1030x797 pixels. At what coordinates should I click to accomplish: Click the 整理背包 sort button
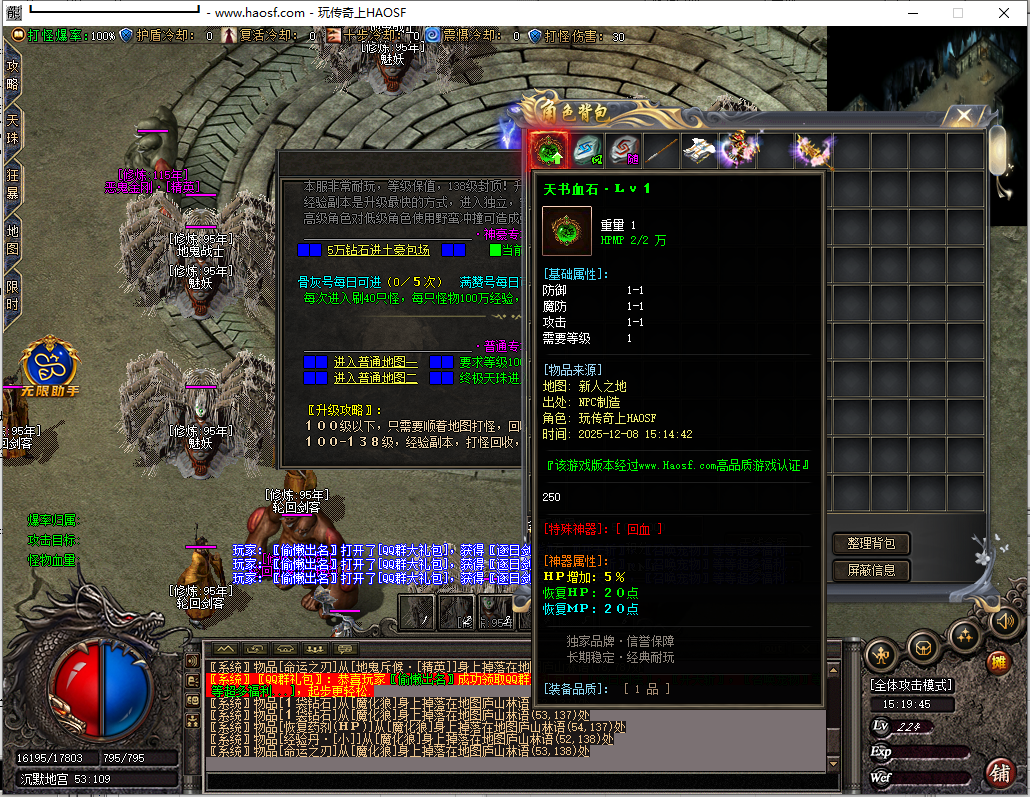click(871, 543)
